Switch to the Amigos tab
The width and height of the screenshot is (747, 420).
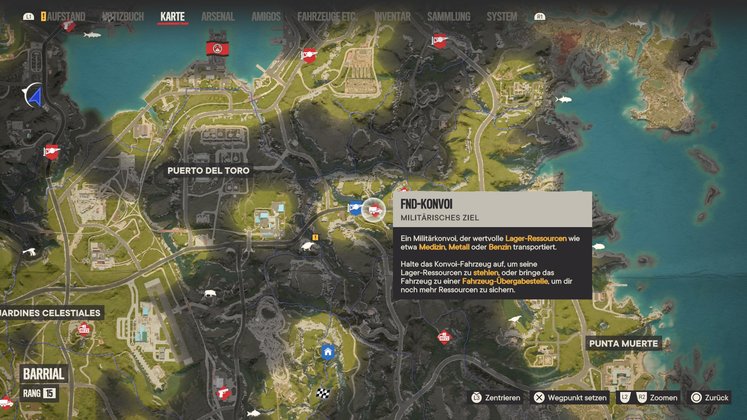coord(267,17)
